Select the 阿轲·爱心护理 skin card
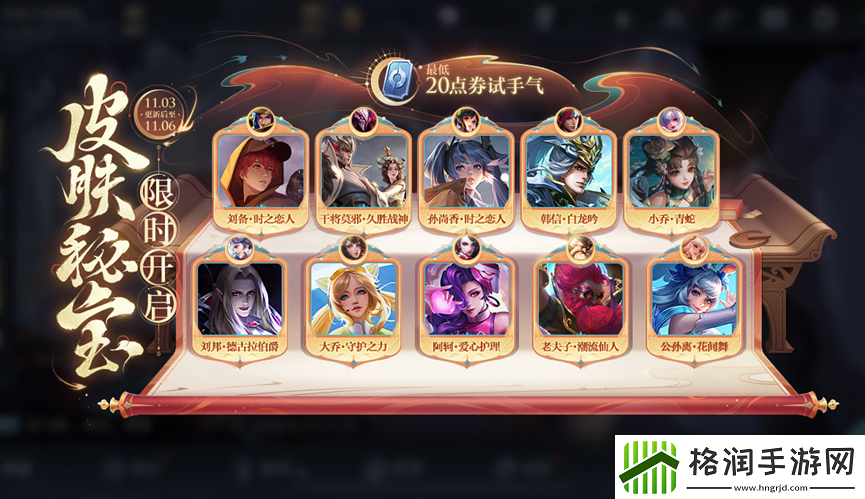Viewport: 865px width, 499px height. pyautogui.click(x=463, y=298)
